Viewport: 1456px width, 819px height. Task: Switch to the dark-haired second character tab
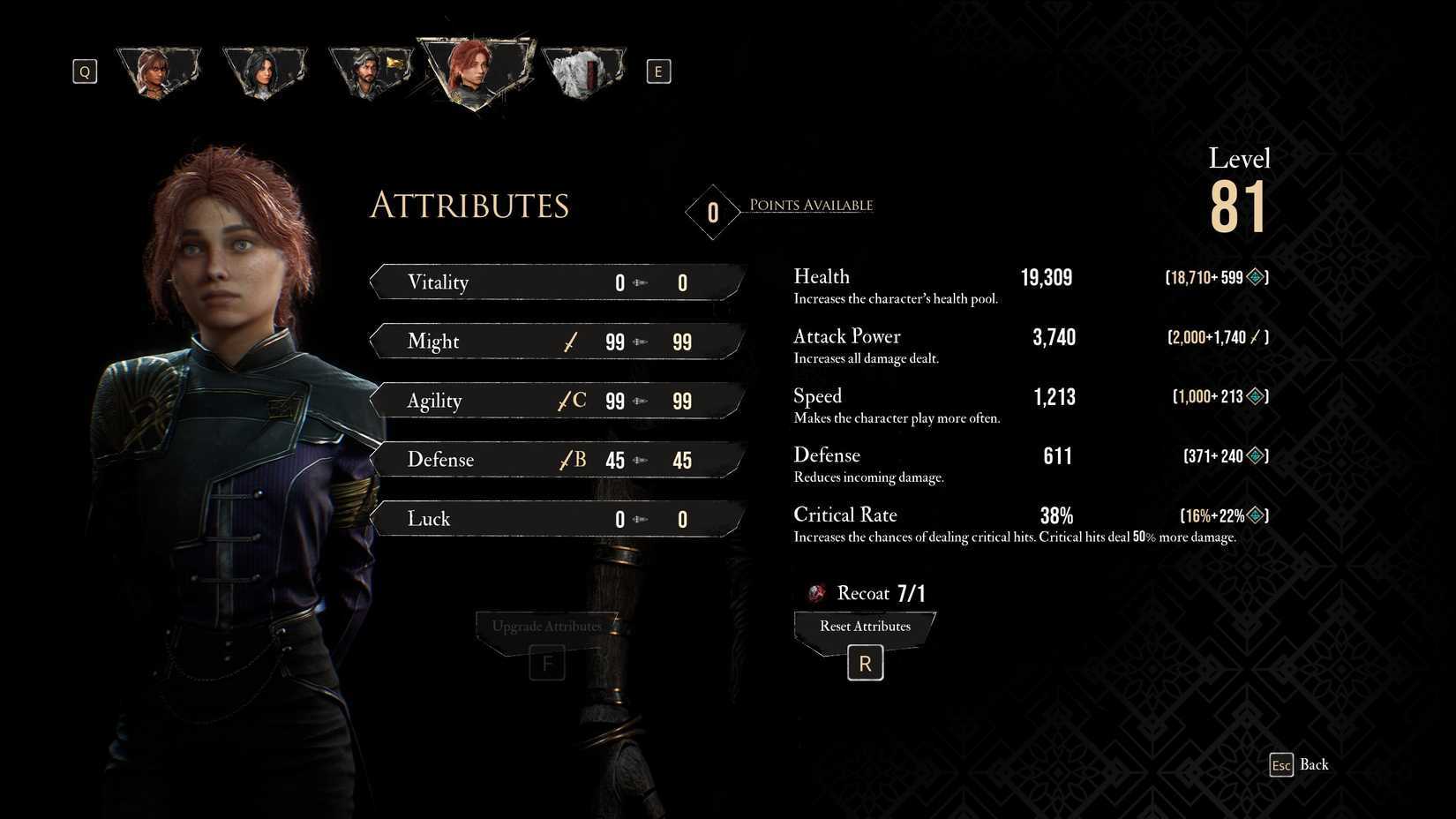(265, 69)
